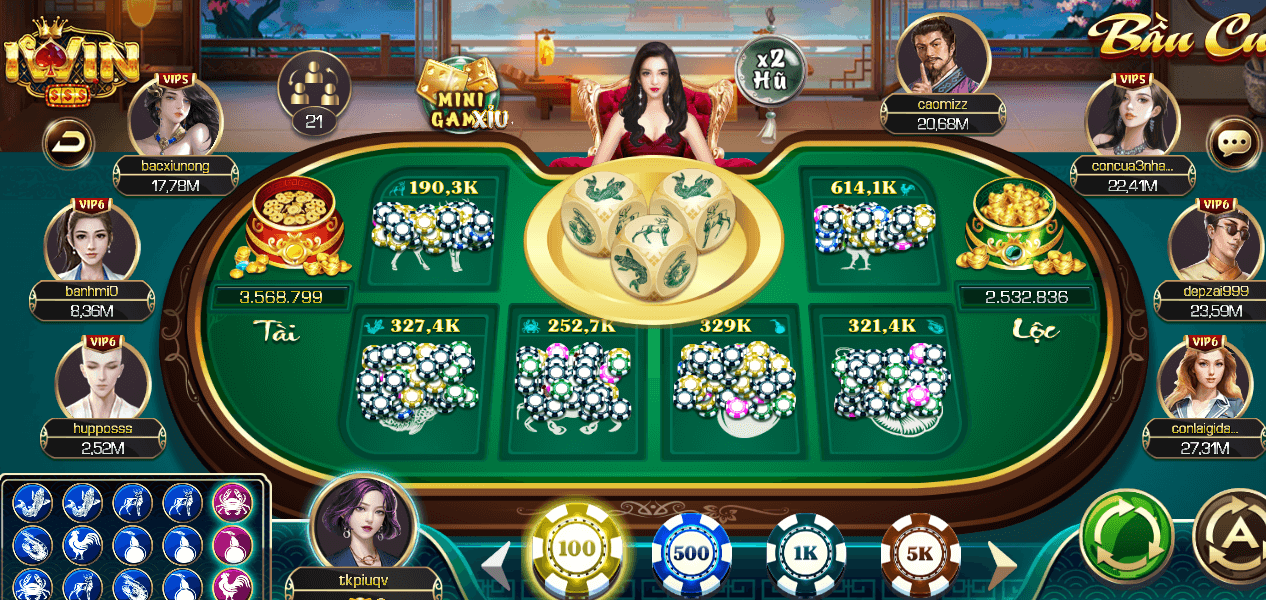The width and height of the screenshot is (1266, 600).
Task: Bet on the rooster tile with 614,1K
Action: click(872, 227)
